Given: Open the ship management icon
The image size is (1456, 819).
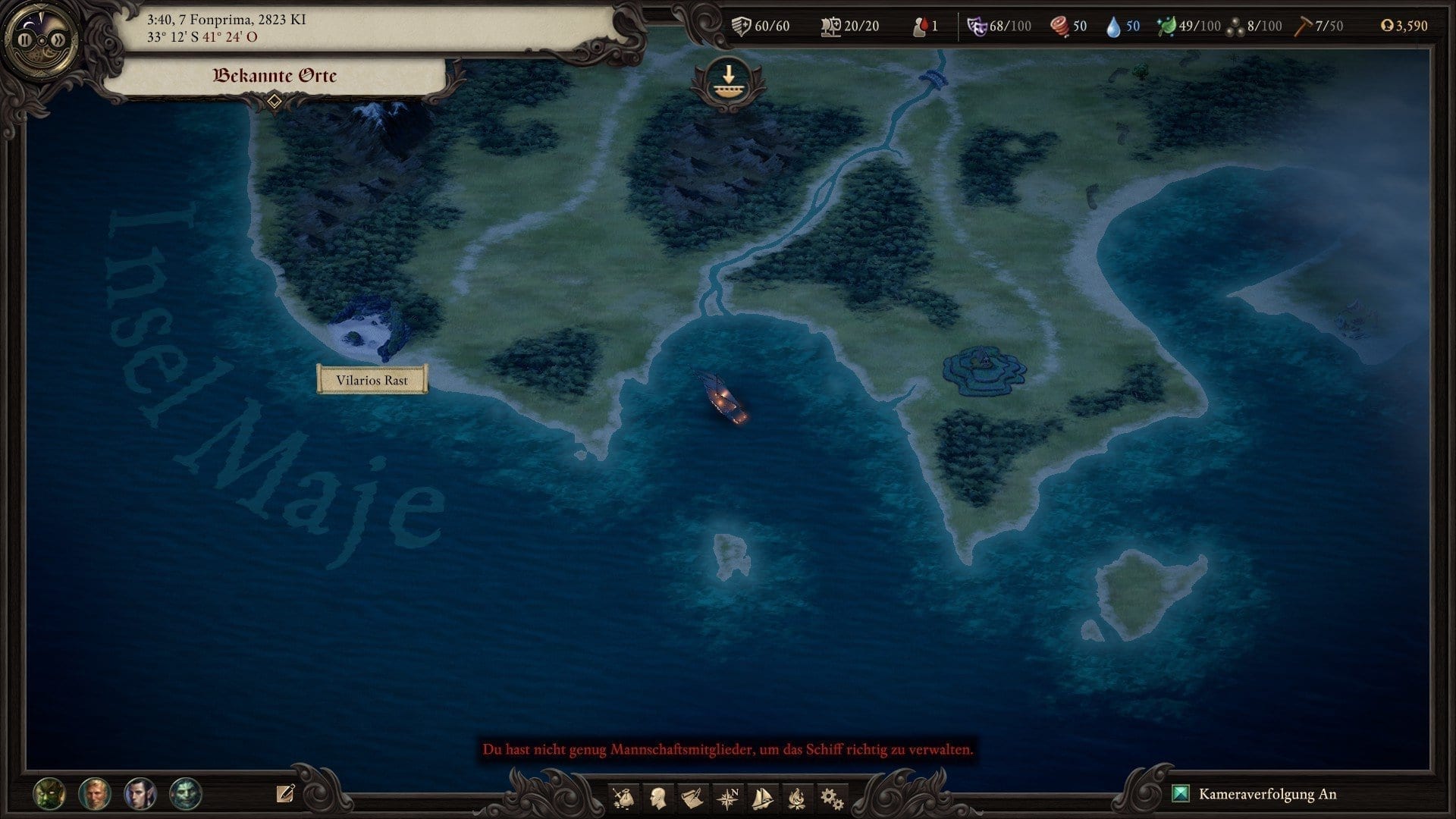Looking at the screenshot, I should click(x=762, y=798).
